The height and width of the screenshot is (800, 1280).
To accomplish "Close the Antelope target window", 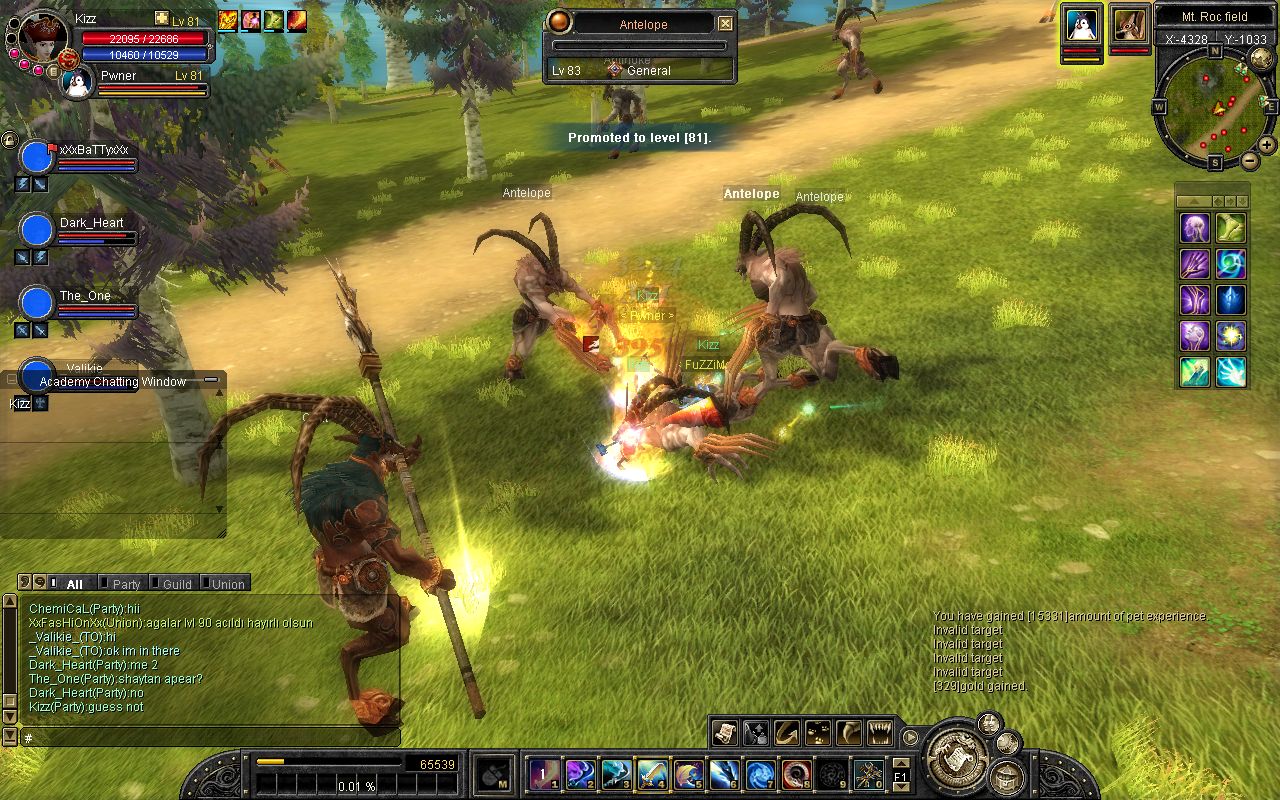I will (726, 24).
